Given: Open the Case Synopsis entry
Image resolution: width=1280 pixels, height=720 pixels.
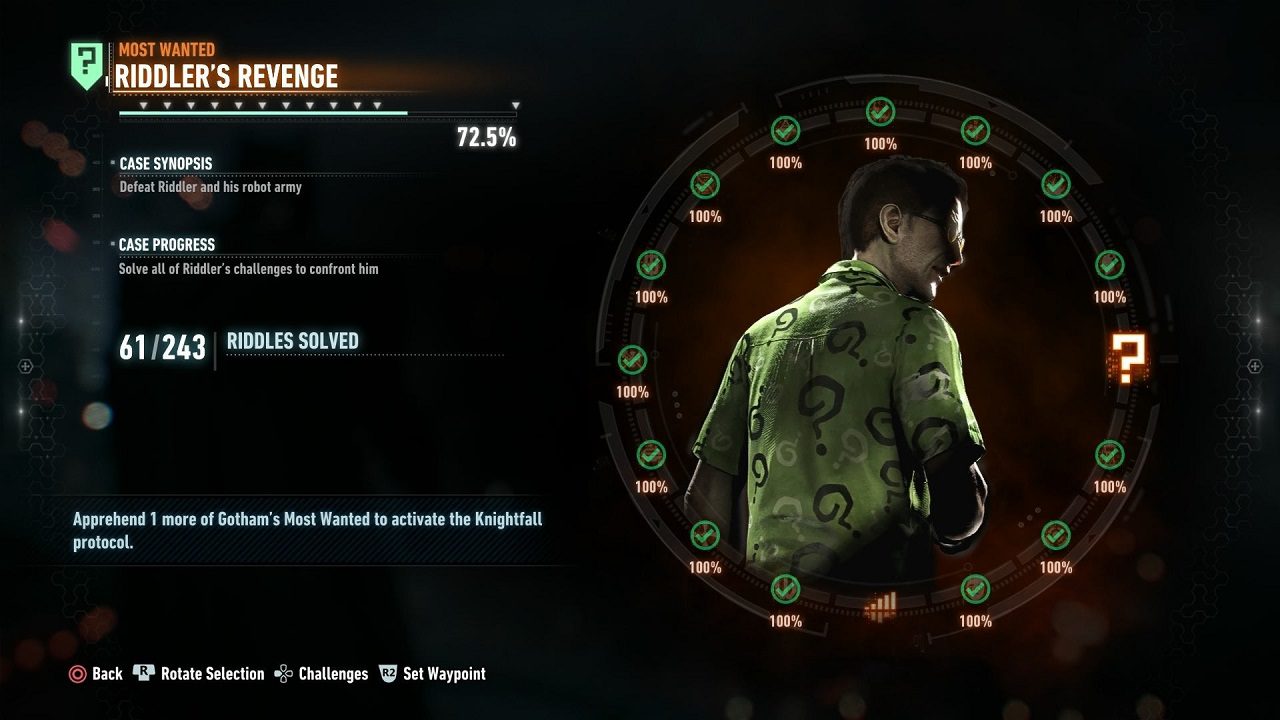Looking at the screenshot, I should [166, 163].
